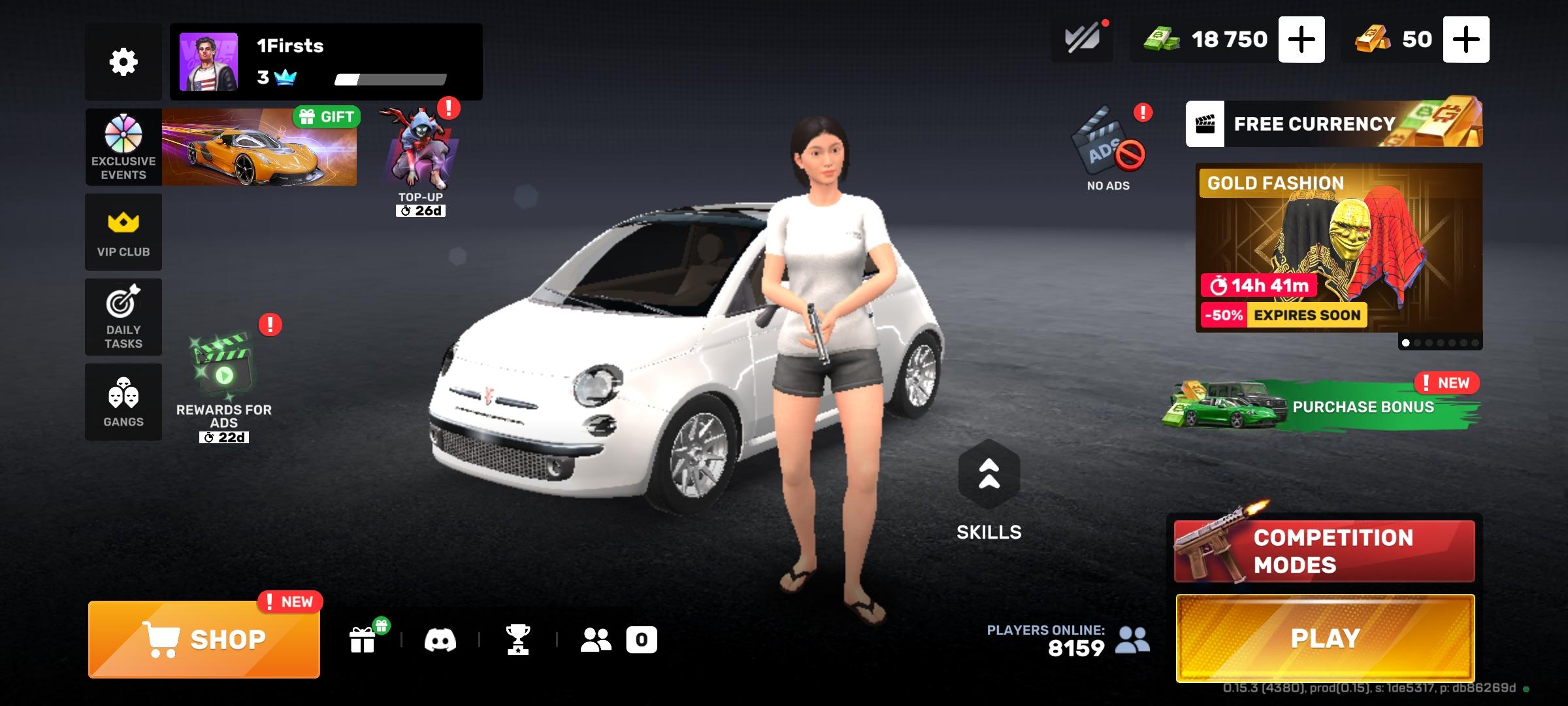Open the gear settings menu
Viewport: 1568px width, 706px height.
tap(123, 62)
